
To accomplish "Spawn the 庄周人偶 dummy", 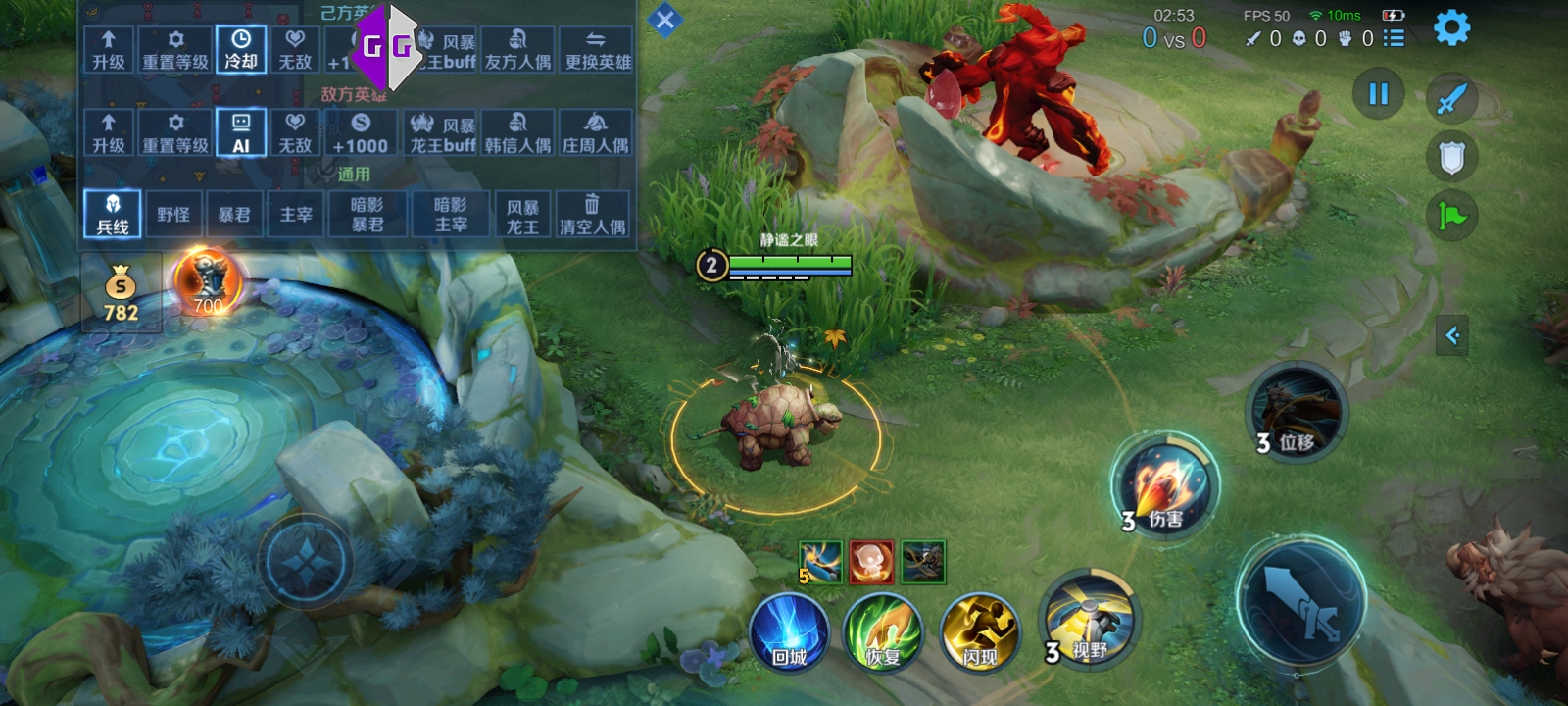I will tap(595, 133).
